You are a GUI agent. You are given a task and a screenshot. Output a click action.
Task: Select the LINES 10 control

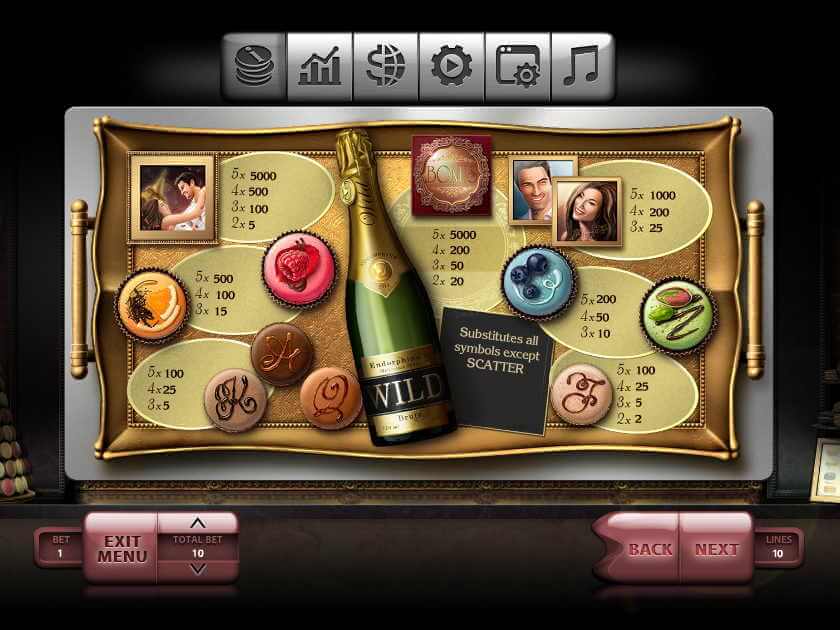778,547
